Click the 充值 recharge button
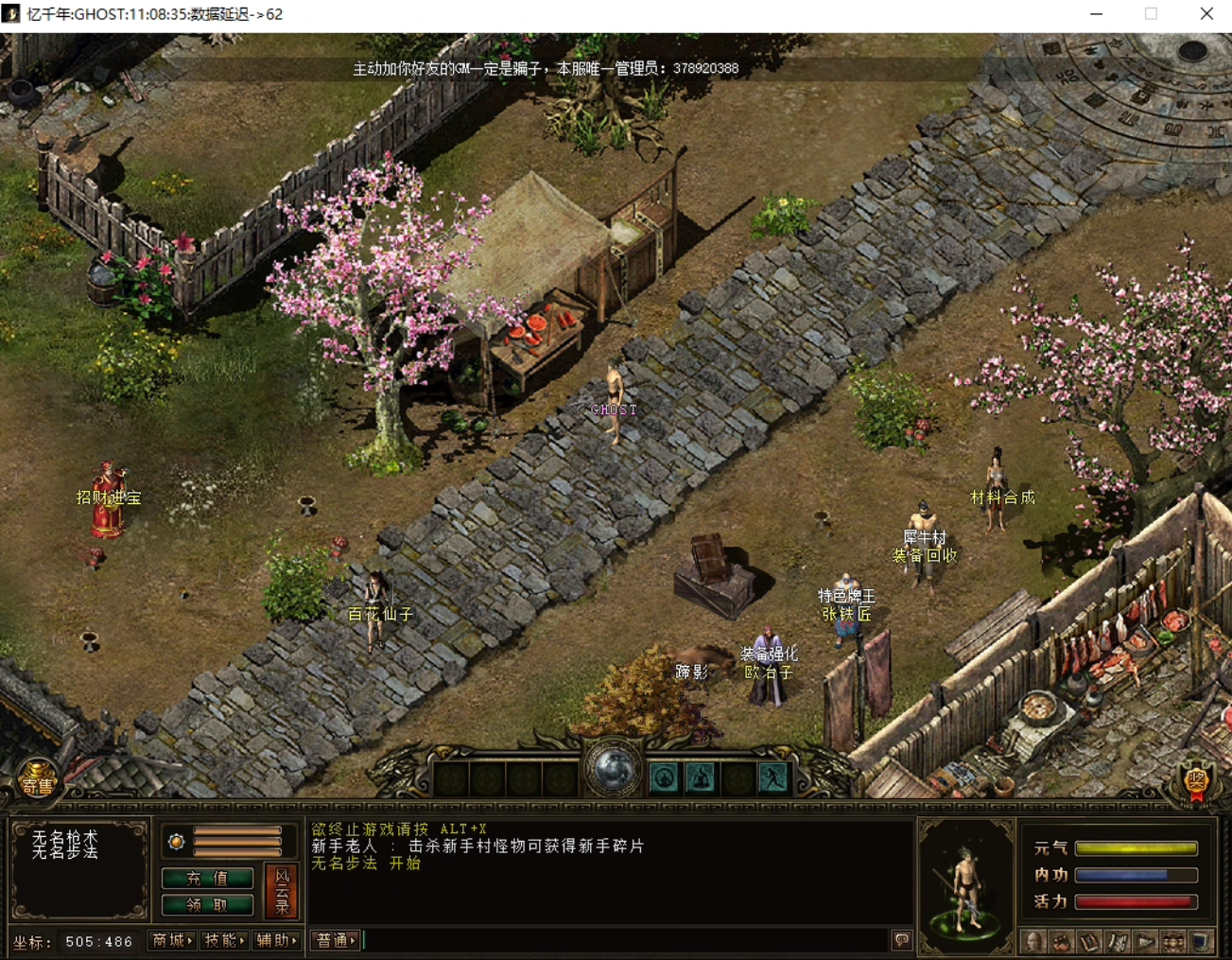Screen dimensions: 1232x960 [x=207, y=878]
